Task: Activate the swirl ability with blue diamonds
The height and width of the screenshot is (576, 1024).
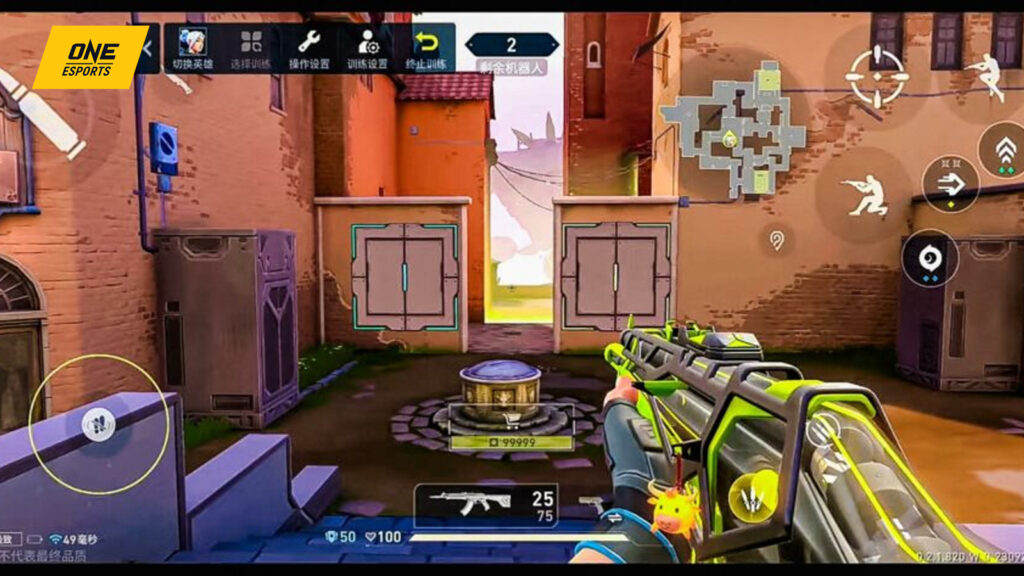Action: tap(930, 258)
